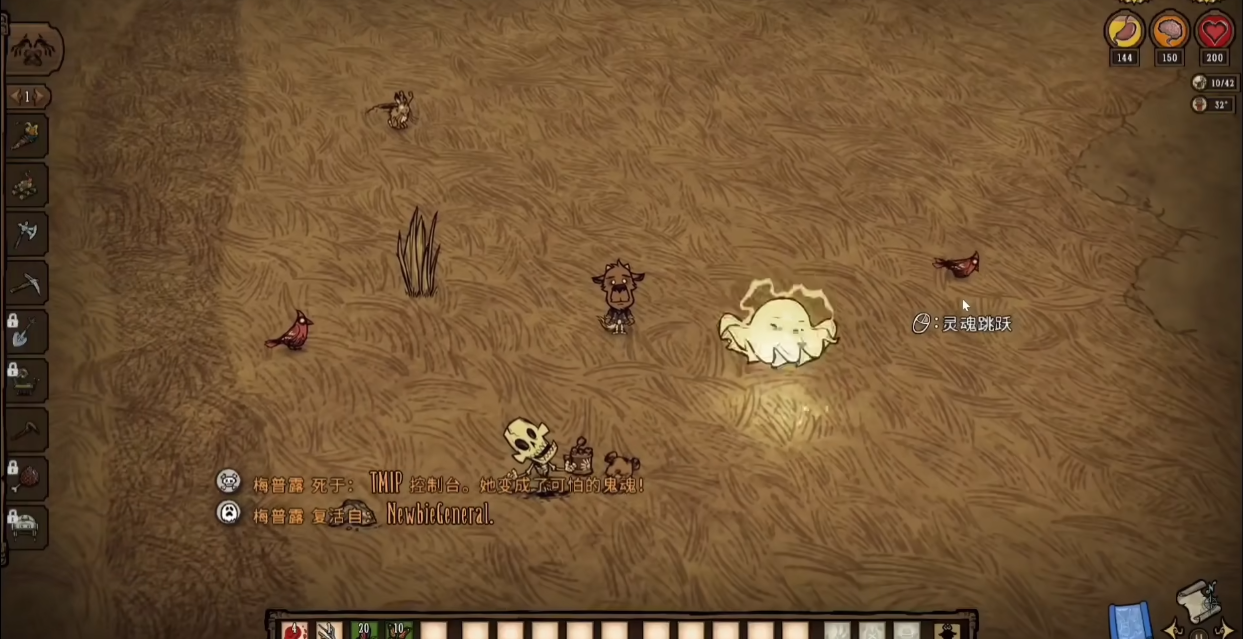Select the campfire crafting recipe
1243x639 pixels.
pos(27,186)
